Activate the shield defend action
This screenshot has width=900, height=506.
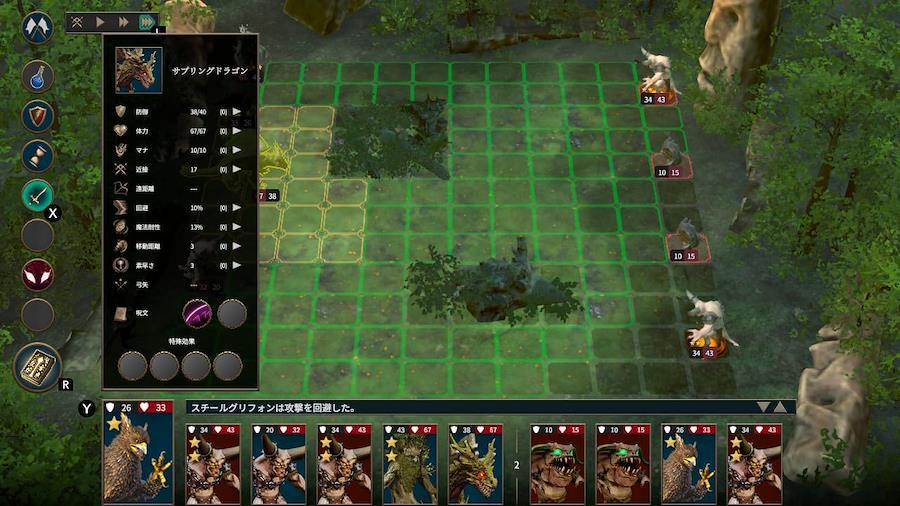pos(38,115)
